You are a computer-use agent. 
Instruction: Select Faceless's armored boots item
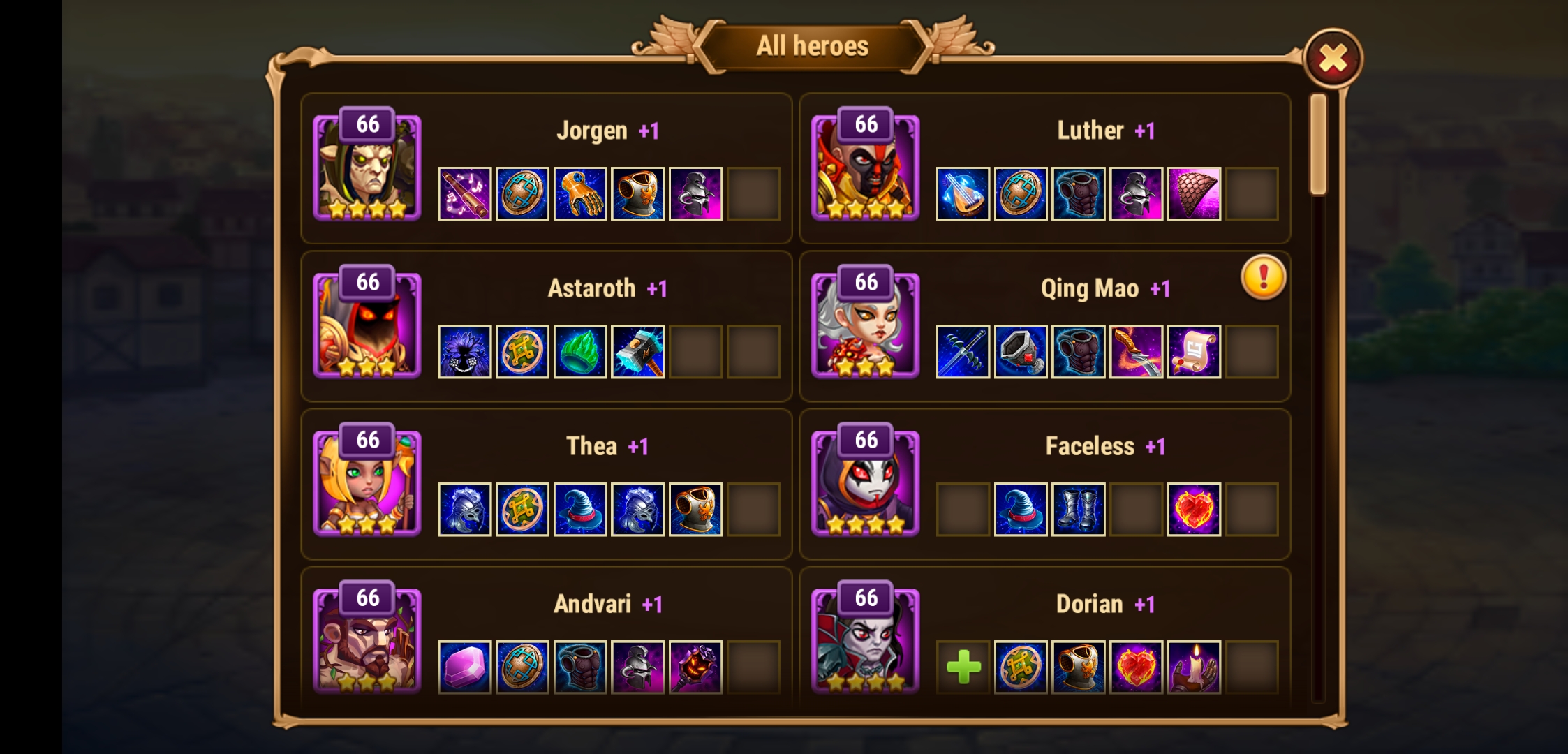click(x=1079, y=508)
